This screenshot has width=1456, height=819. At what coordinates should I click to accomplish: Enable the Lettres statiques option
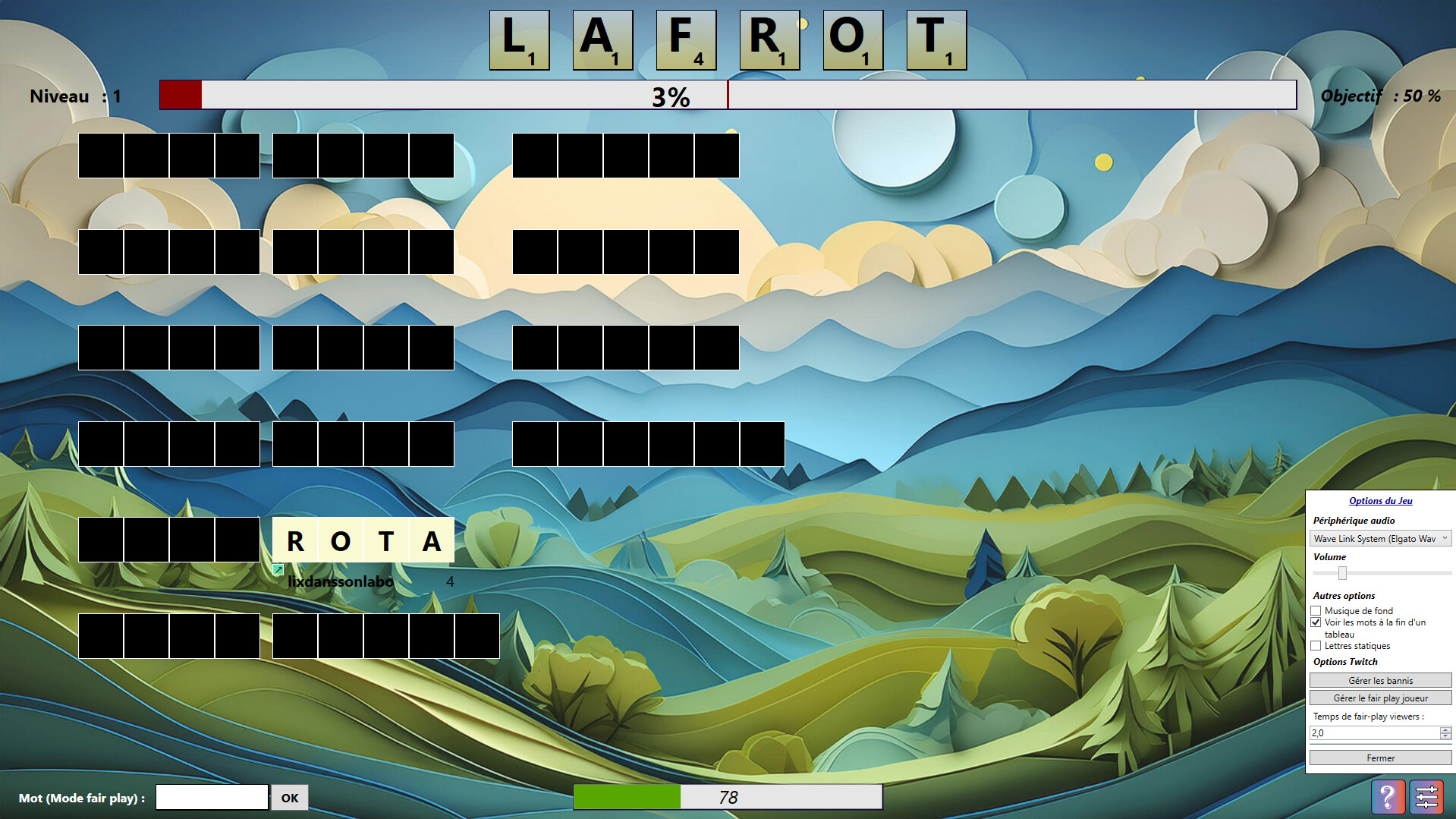[x=1316, y=646]
